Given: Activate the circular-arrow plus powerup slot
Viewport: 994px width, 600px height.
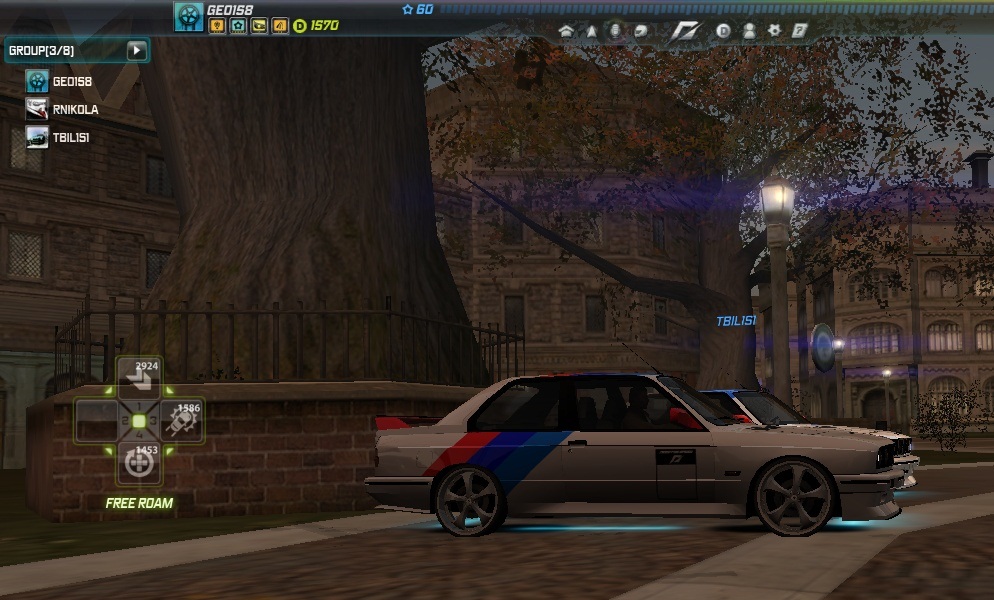Looking at the screenshot, I should (x=138, y=463).
